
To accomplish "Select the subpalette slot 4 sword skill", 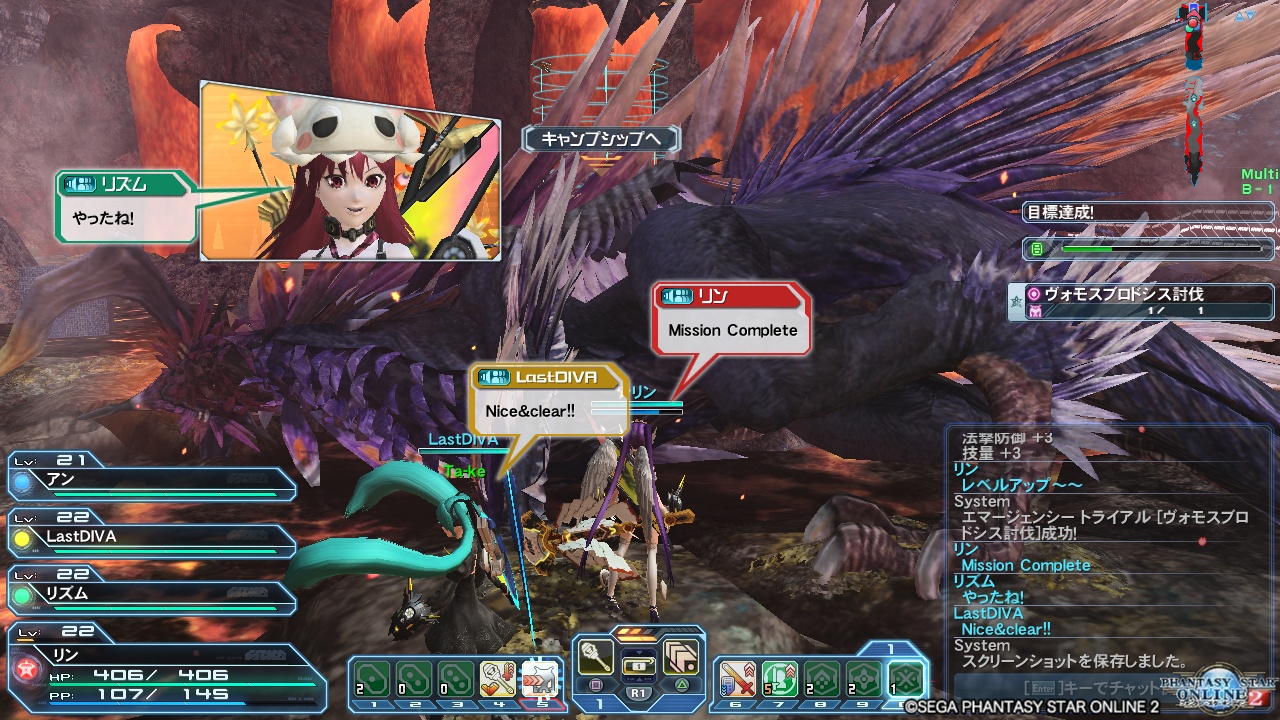I will [497, 679].
